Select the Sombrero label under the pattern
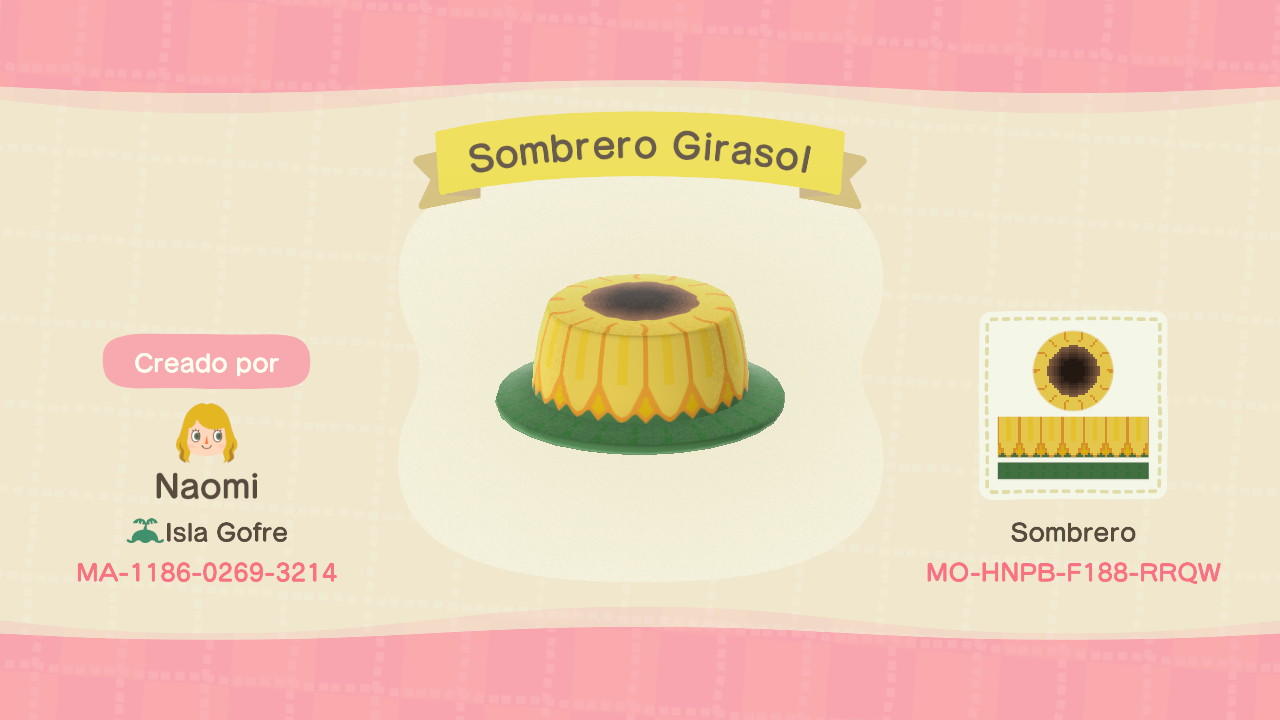Image resolution: width=1280 pixels, height=720 pixels. tap(1073, 533)
